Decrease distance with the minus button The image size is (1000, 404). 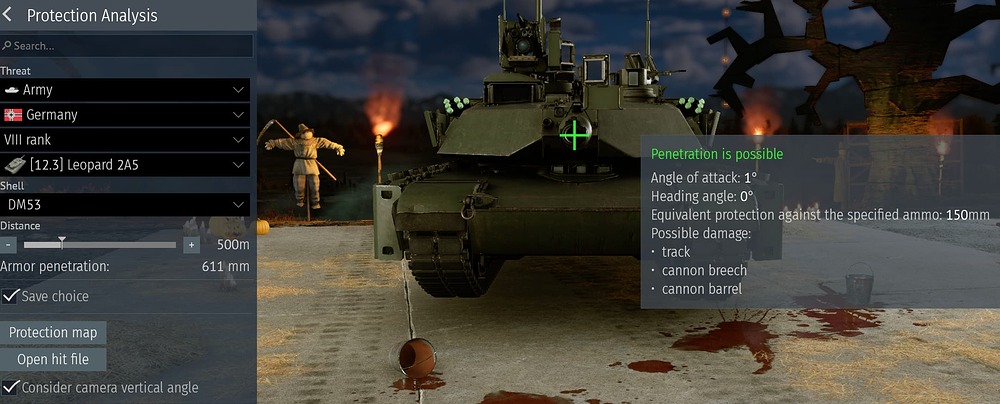[x=9, y=245]
